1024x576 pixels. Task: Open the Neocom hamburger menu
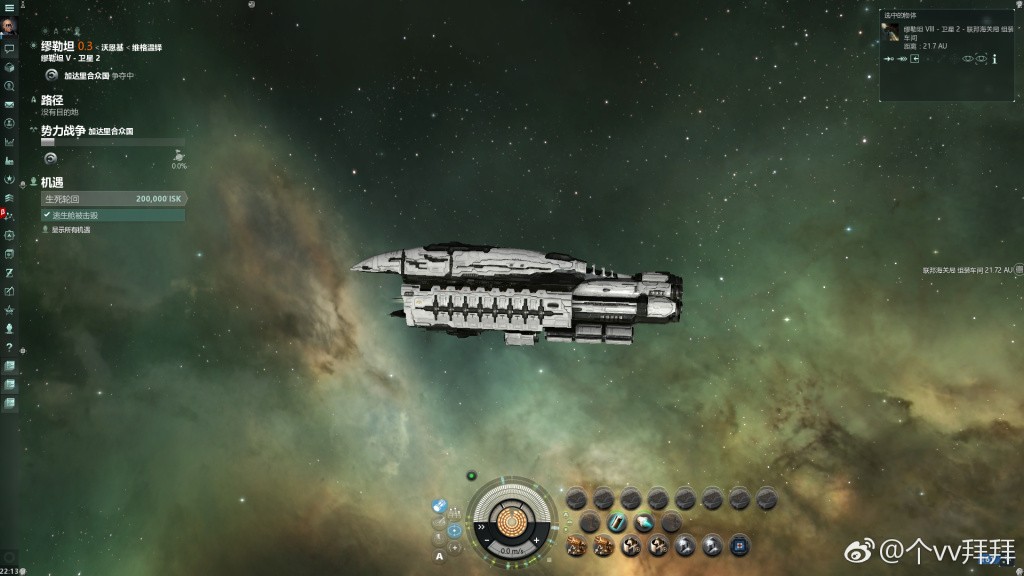tap(9, 7)
